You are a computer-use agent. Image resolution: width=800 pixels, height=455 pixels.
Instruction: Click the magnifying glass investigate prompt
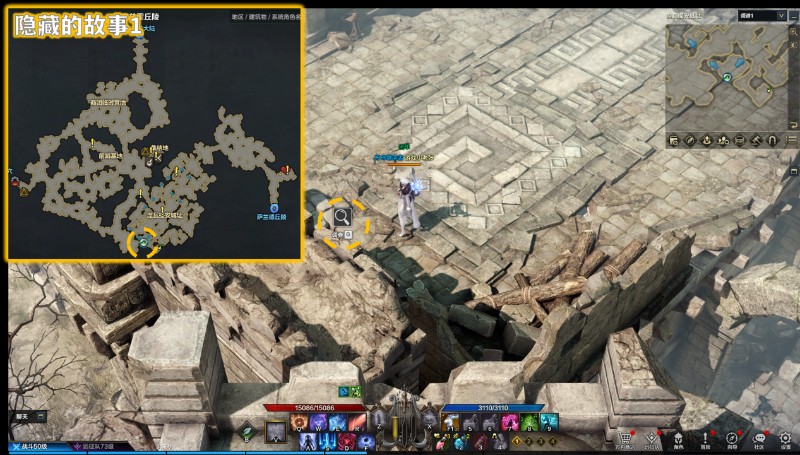[342, 216]
